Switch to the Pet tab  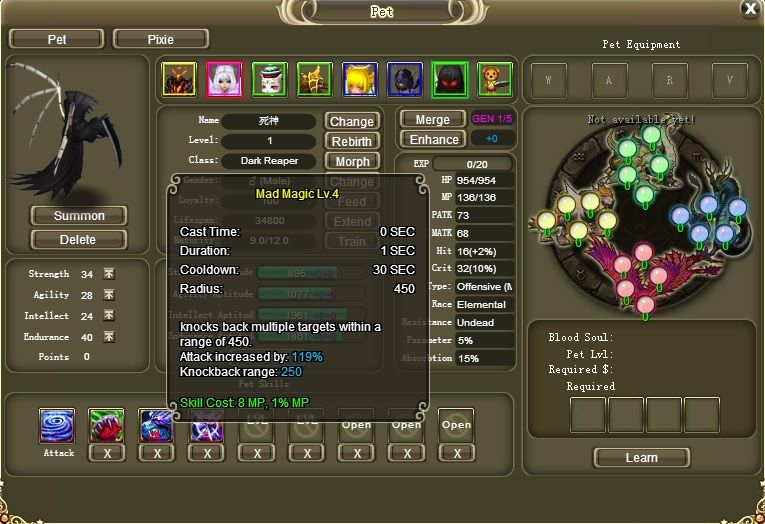click(57, 39)
